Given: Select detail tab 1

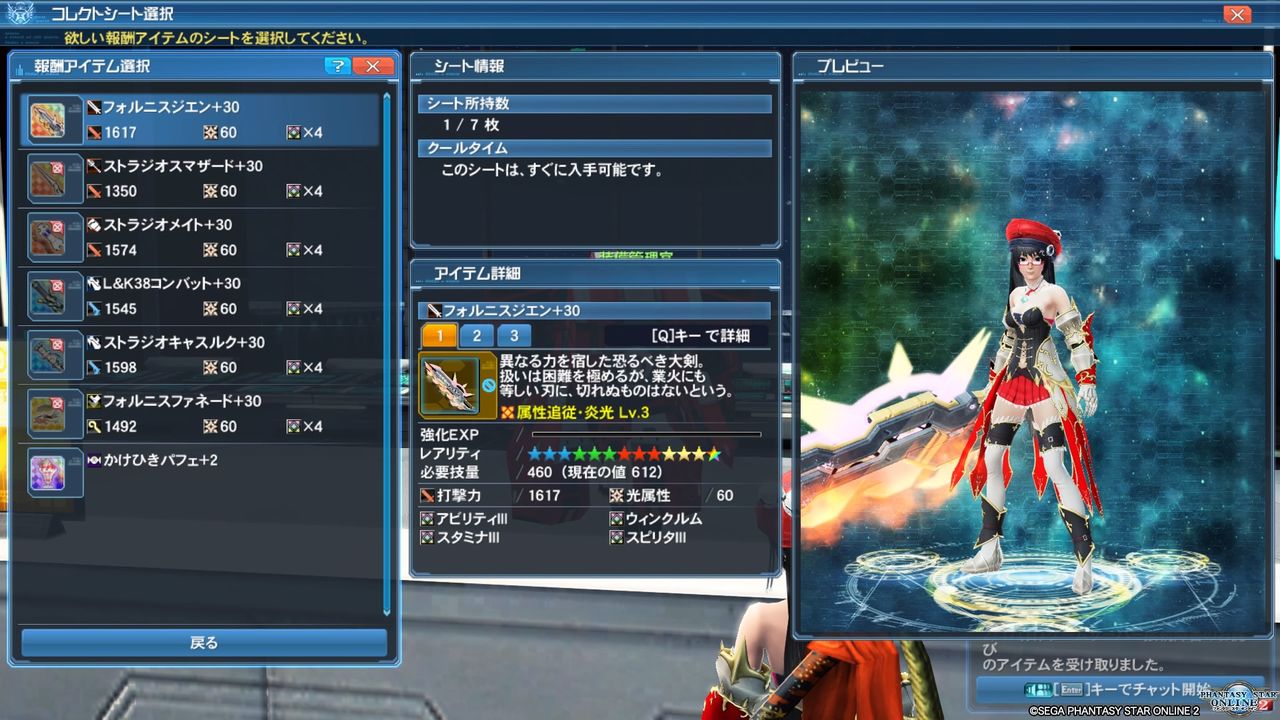Looking at the screenshot, I should click(x=440, y=335).
